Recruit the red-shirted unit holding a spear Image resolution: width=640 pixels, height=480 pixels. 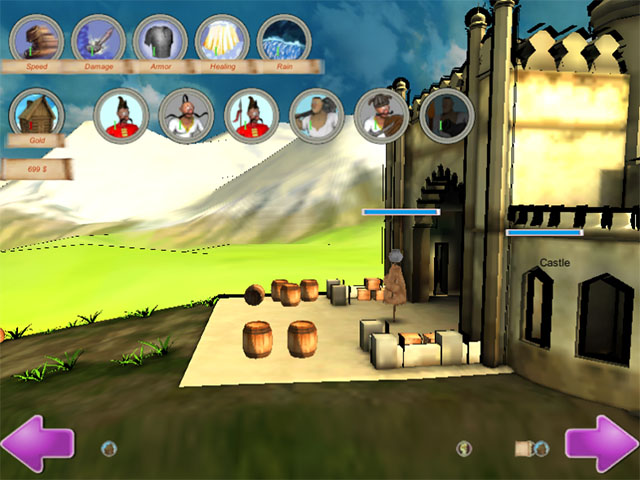pos(250,115)
